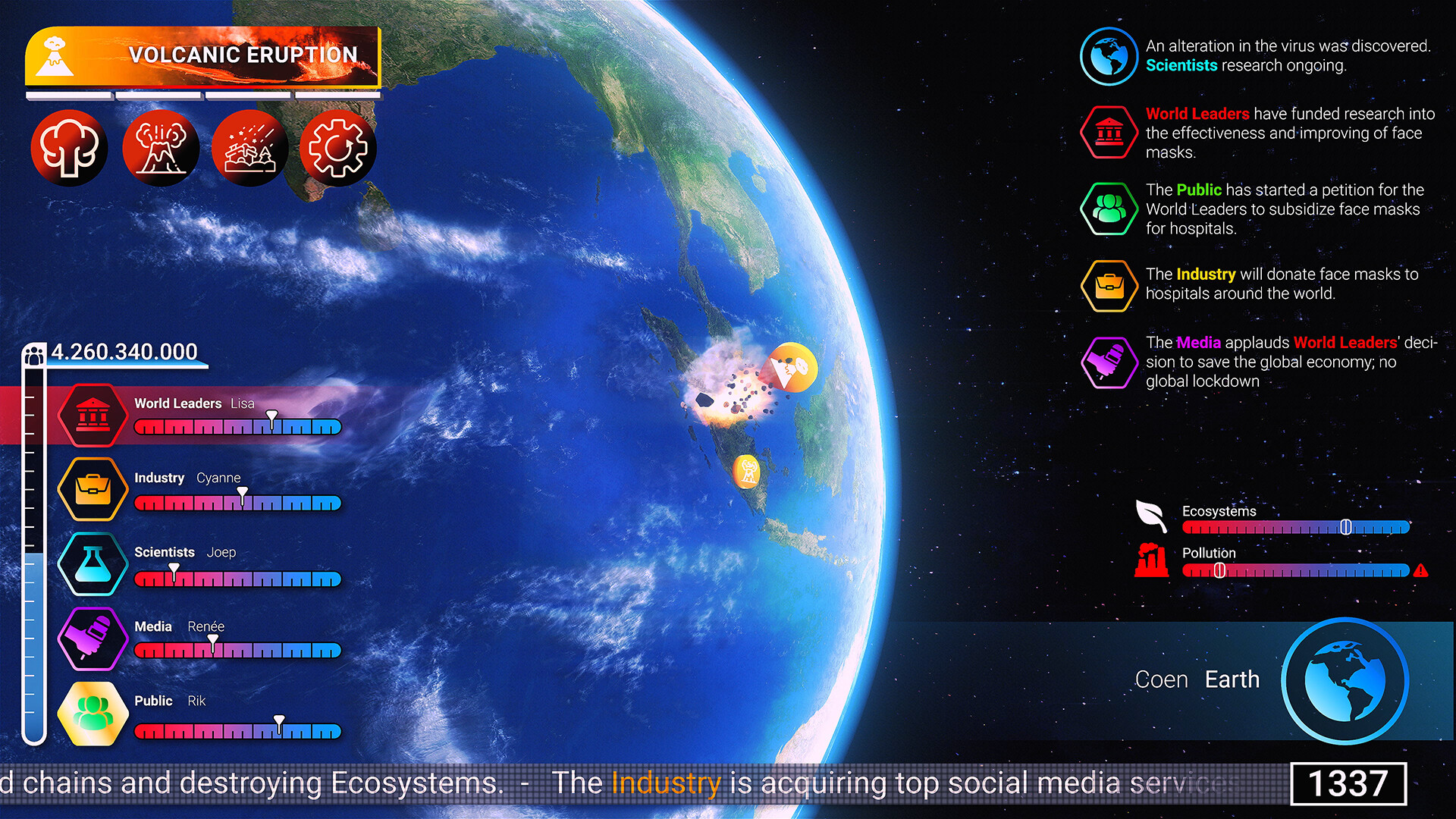Click the volcano eruption marker on the globe
The image size is (1456, 819).
point(792,367)
